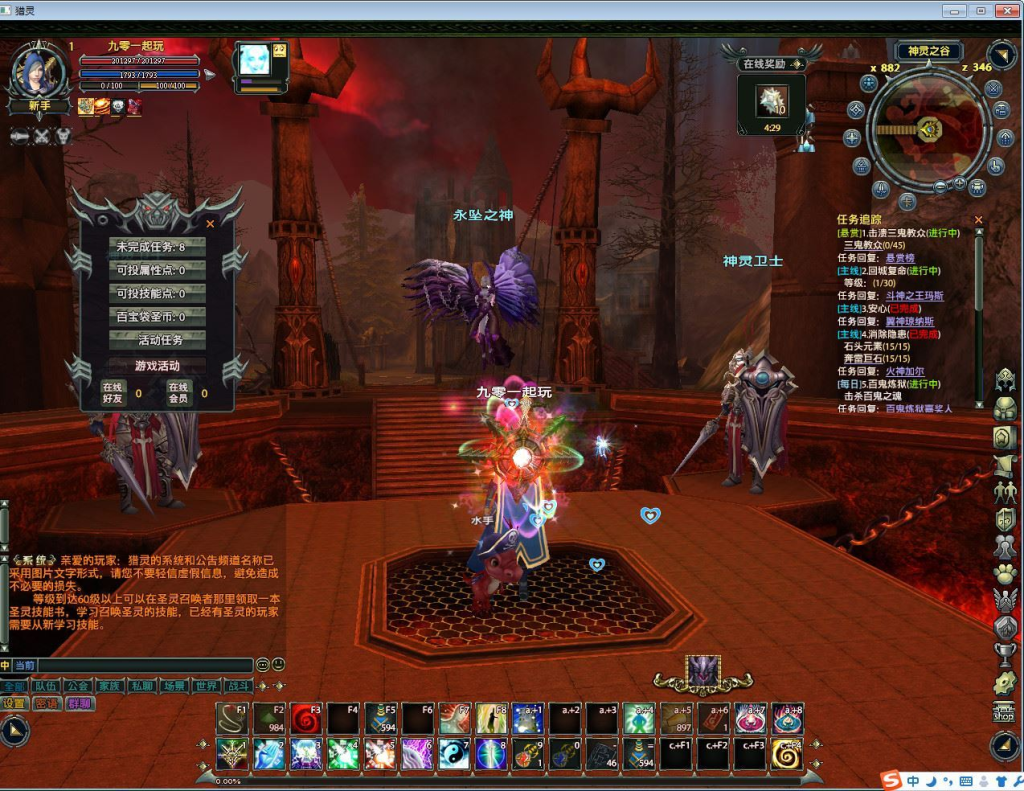Open the chat emoji smiley picker
This screenshot has width=1024, height=791.
coord(263,664)
